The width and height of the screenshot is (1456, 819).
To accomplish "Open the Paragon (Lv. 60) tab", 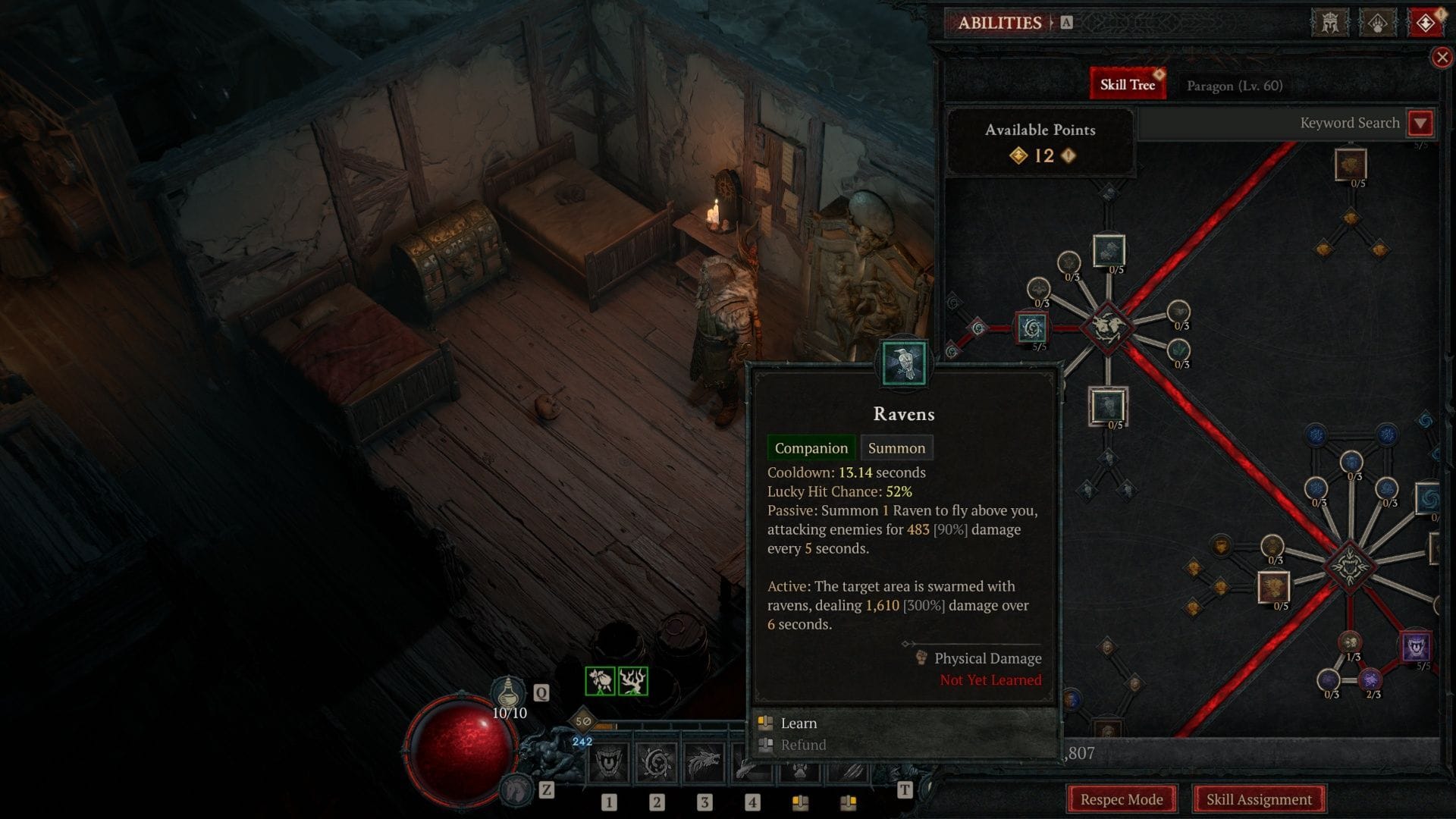I will click(x=1234, y=86).
